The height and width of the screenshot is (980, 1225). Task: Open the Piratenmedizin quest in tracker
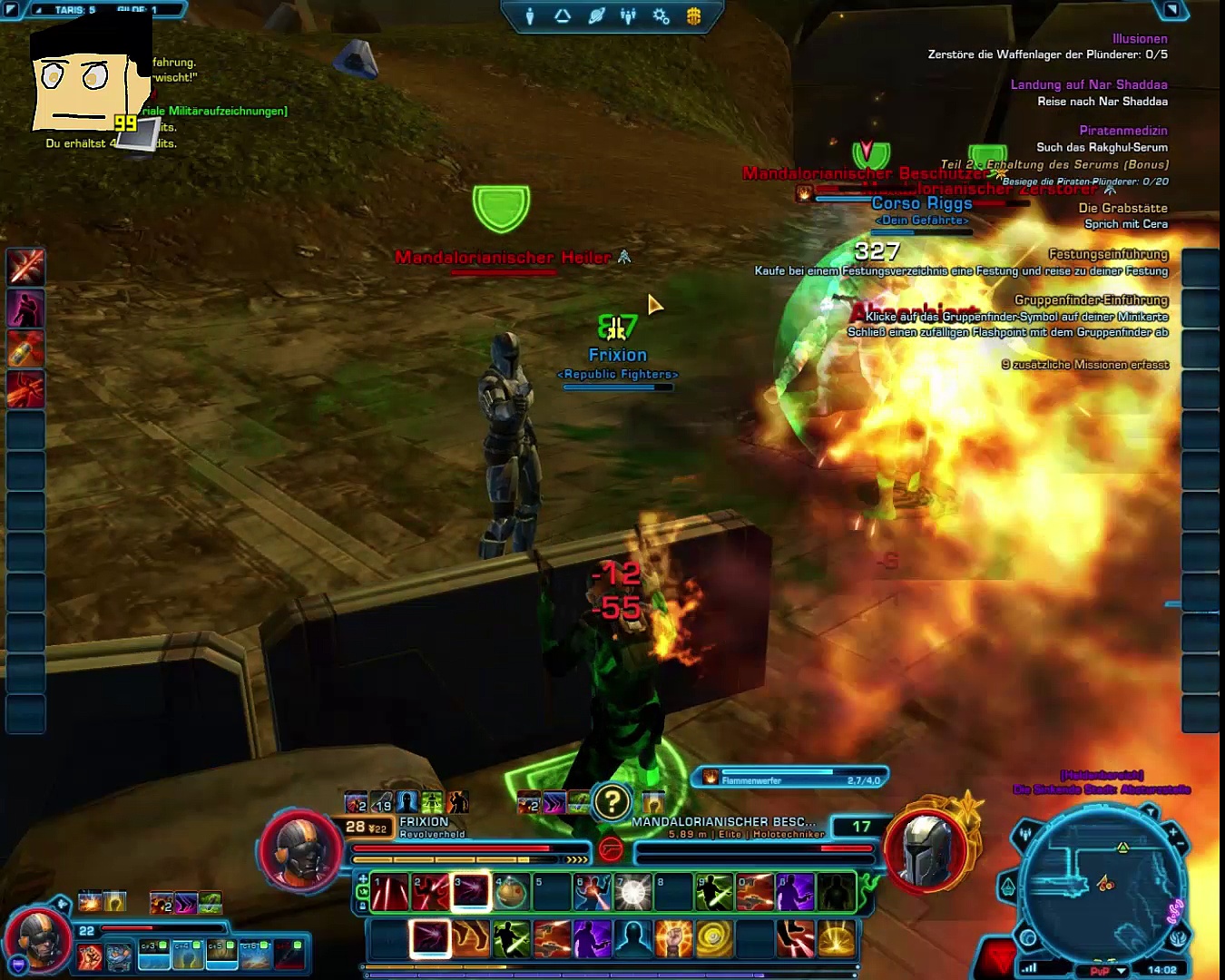pyautogui.click(x=1122, y=131)
